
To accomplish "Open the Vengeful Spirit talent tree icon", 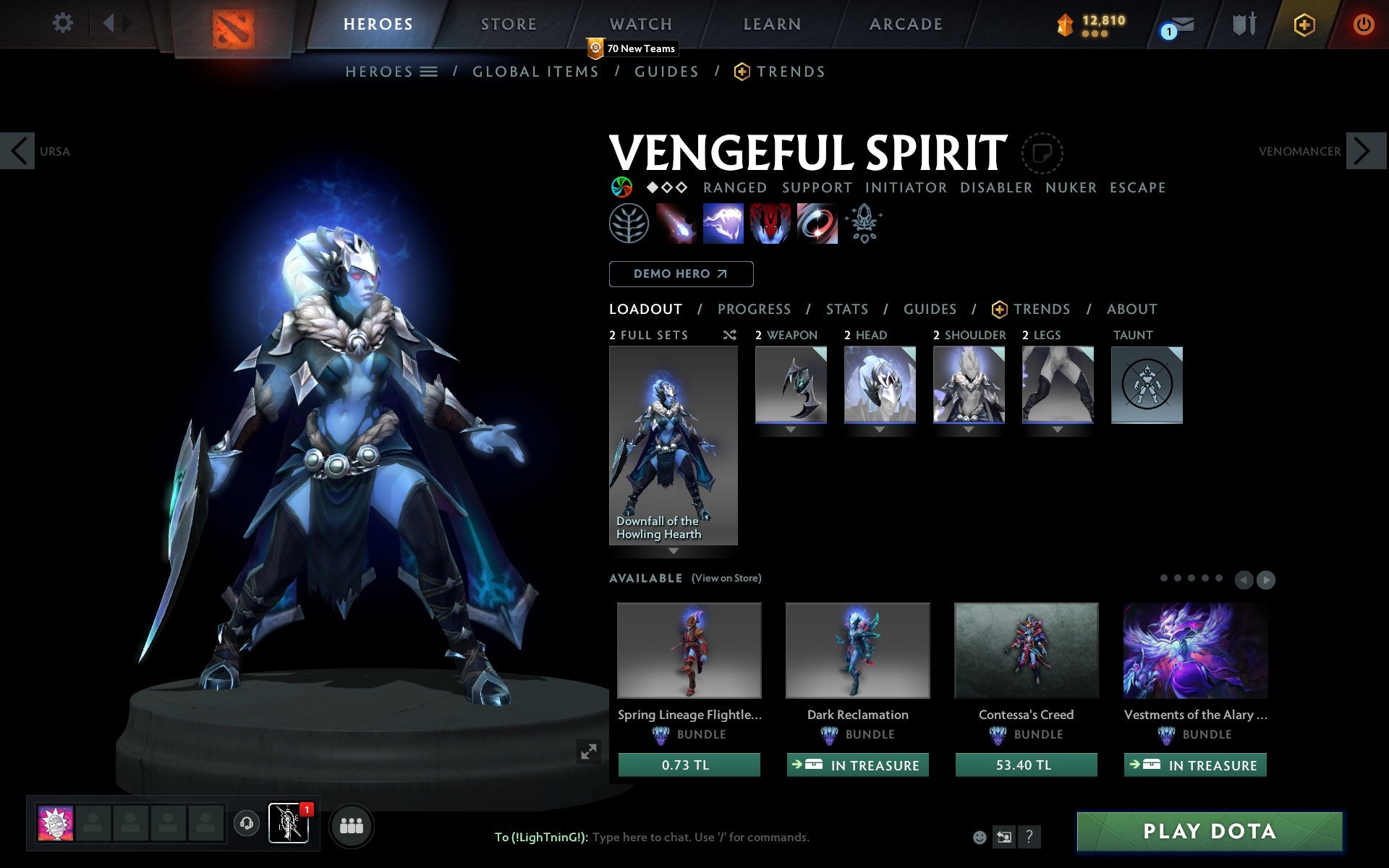I will pyautogui.click(x=628, y=223).
